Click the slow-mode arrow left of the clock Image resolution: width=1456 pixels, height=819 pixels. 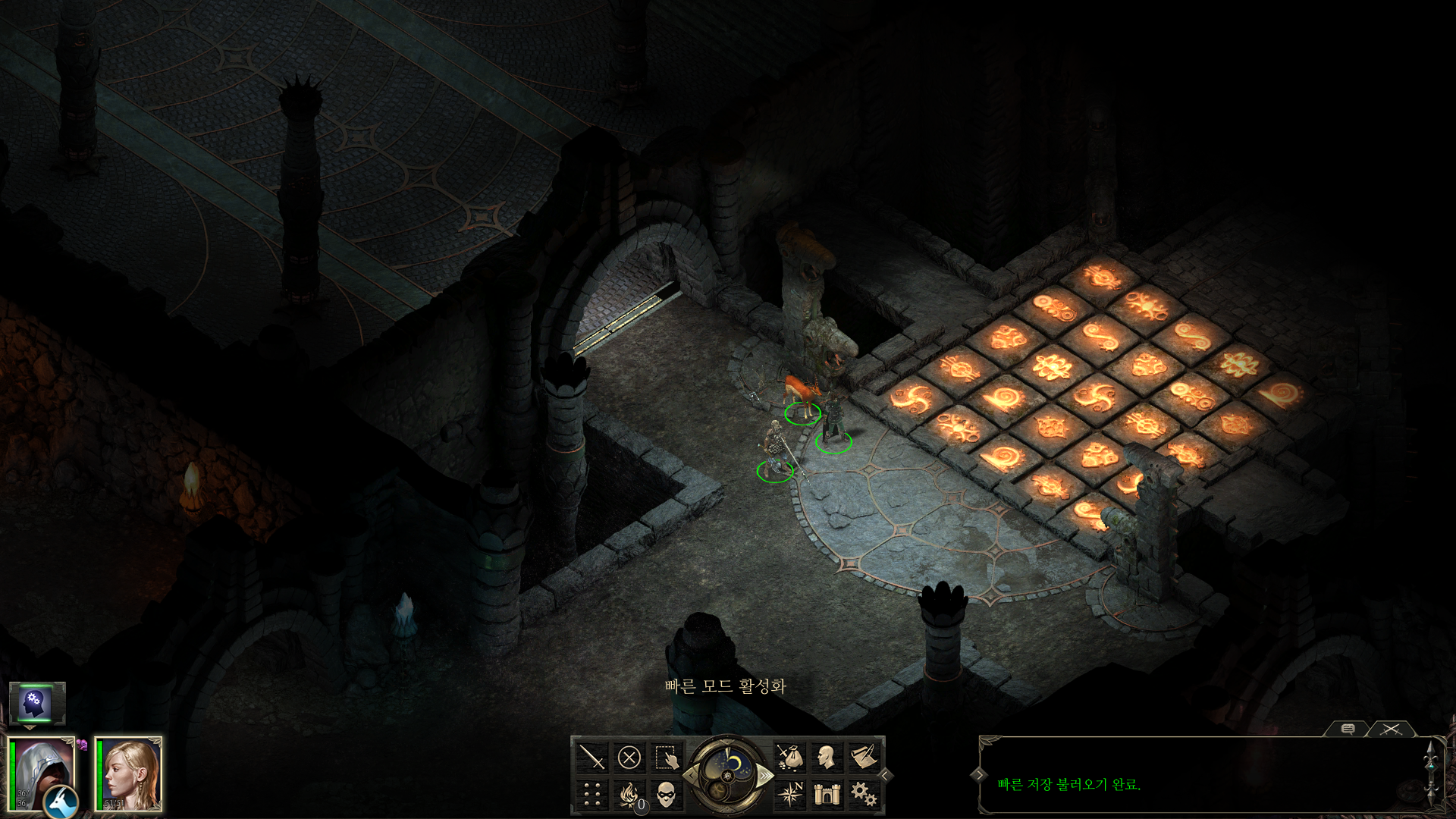[690, 775]
